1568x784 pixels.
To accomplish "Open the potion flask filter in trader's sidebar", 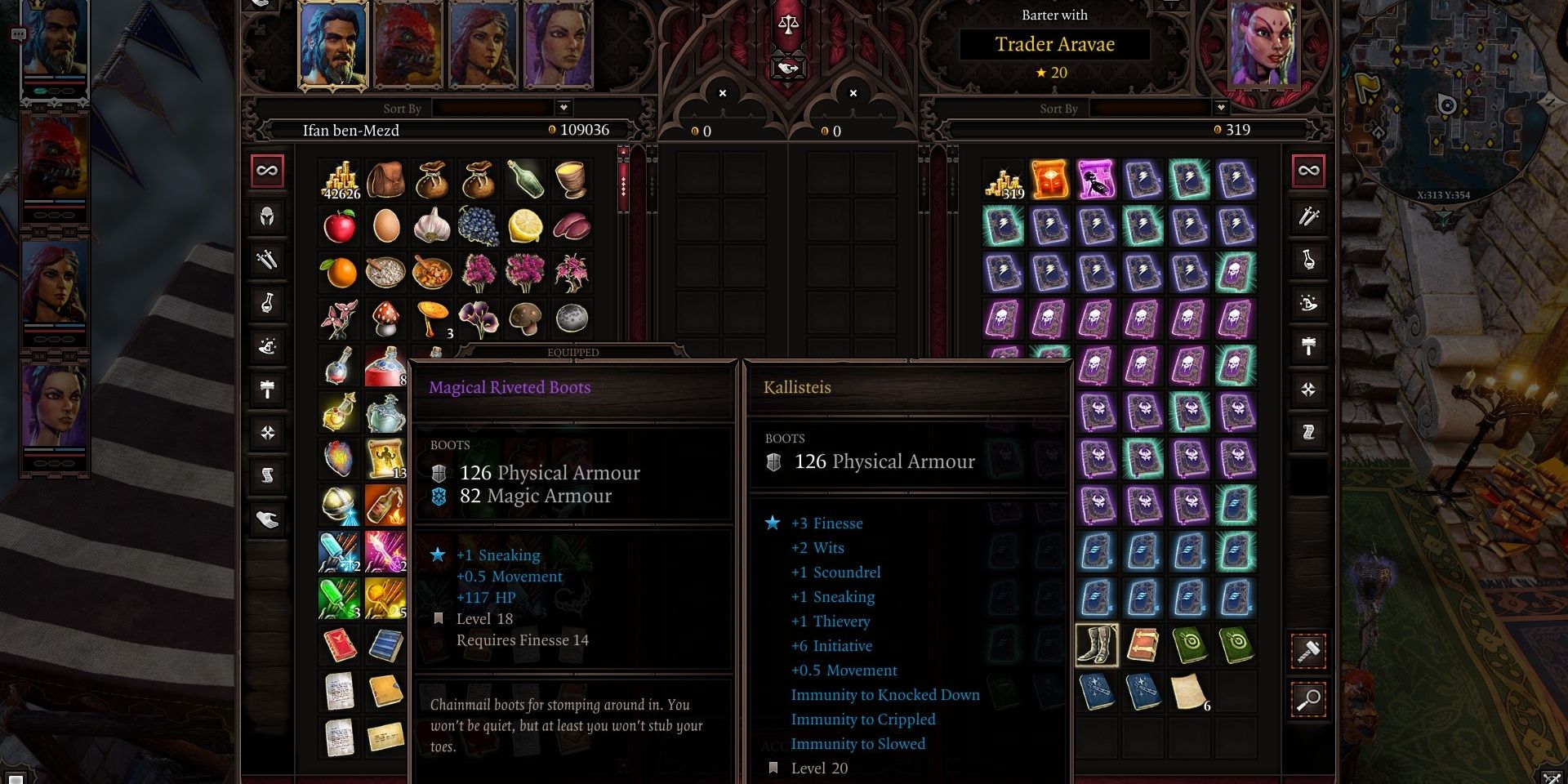I will pos(1310,261).
